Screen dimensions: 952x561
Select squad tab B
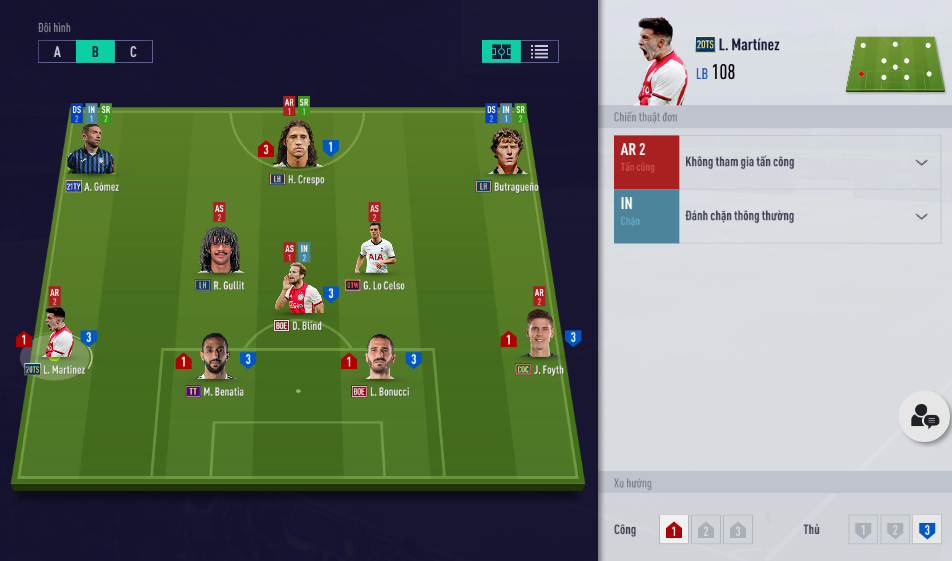(95, 52)
